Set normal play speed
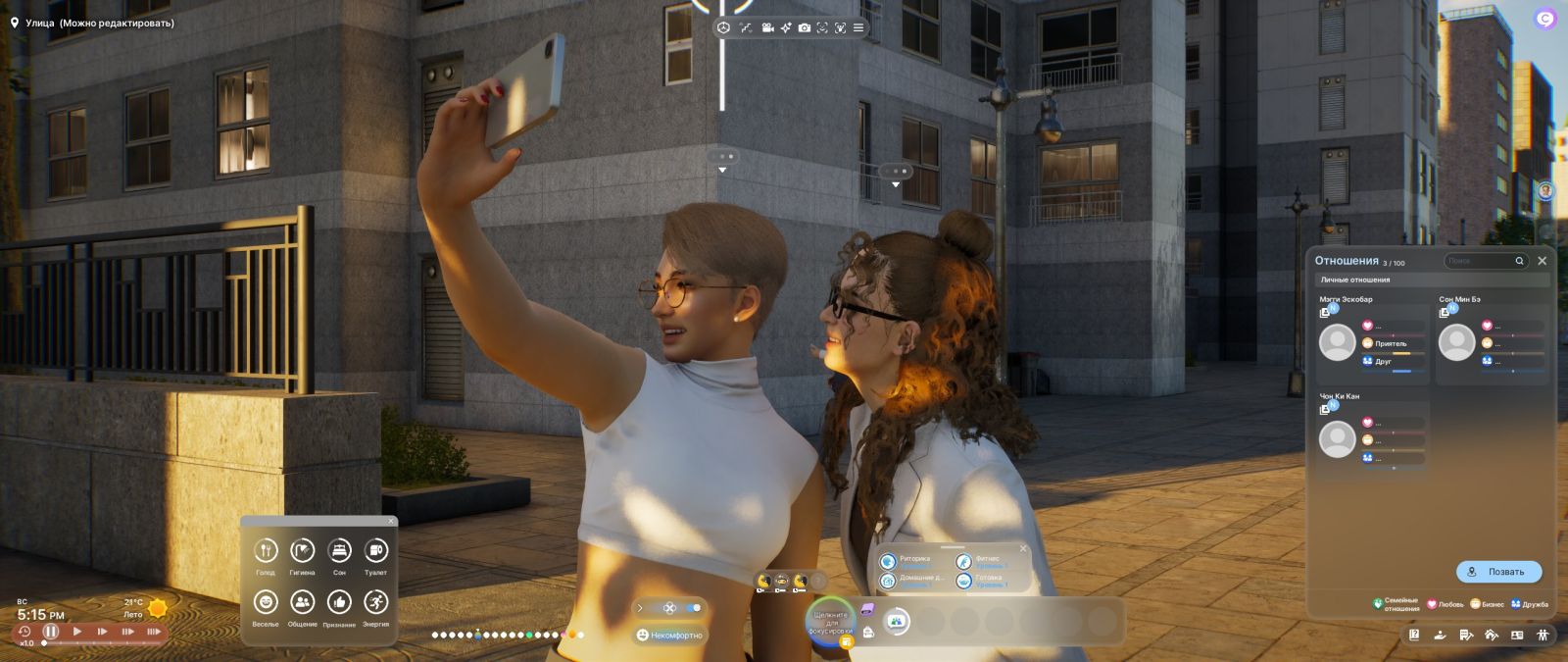Screen dimensions: 1568x662 tap(77, 632)
